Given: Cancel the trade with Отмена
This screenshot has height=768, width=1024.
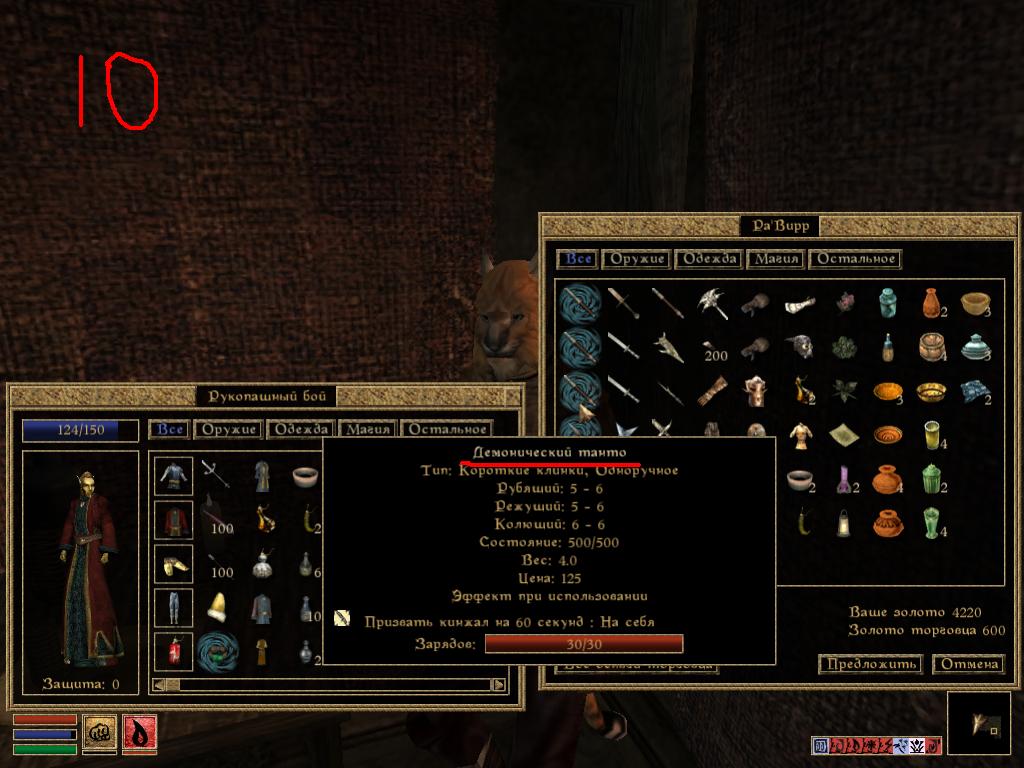Looking at the screenshot, I should pyautogui.click(x=968, y=664).
